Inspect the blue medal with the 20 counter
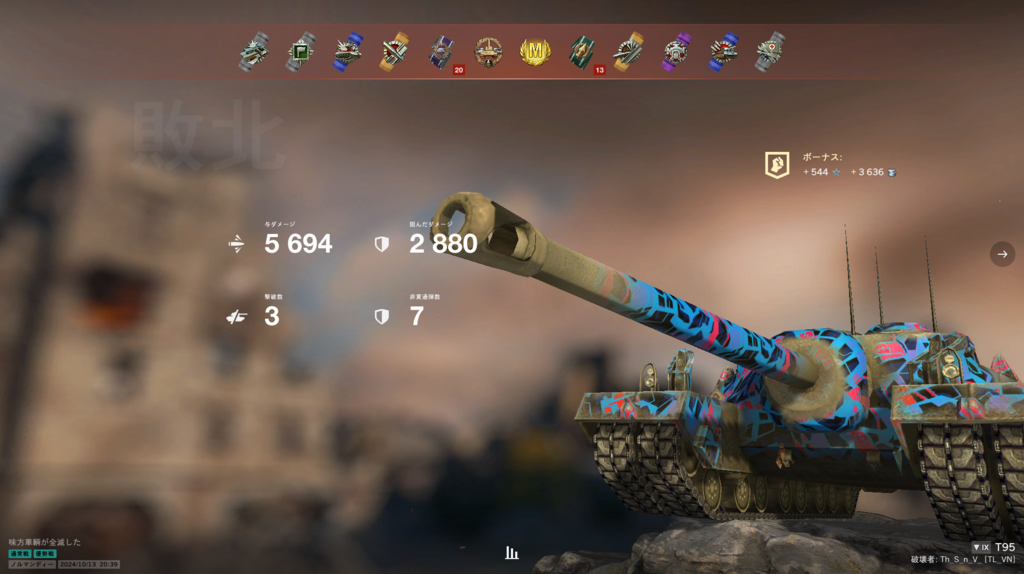 [443, 52]
